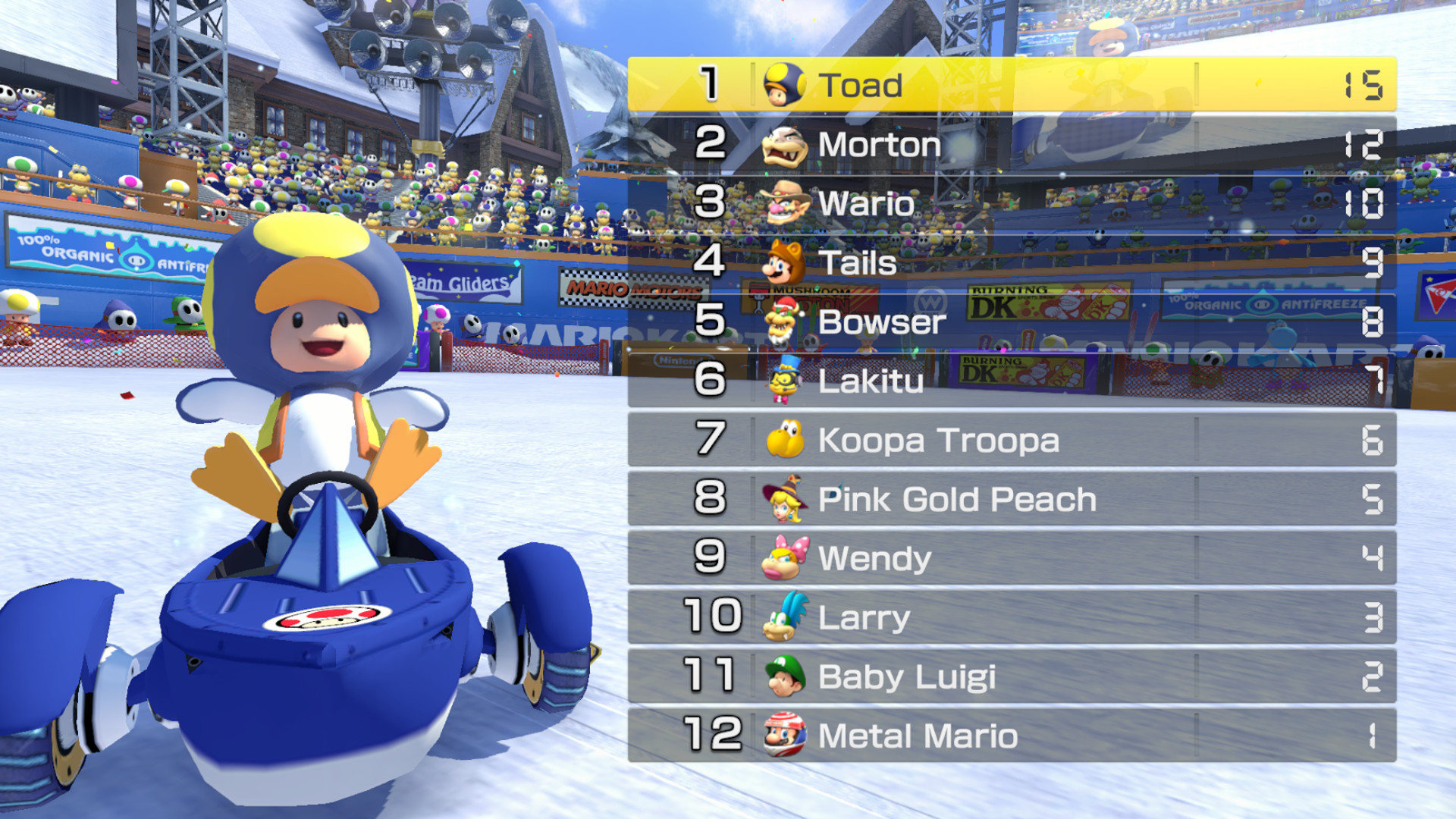Screen dimensions: 1456x819
Task: Select Koopa Troopa's character icon
Action: coord(785,440)
